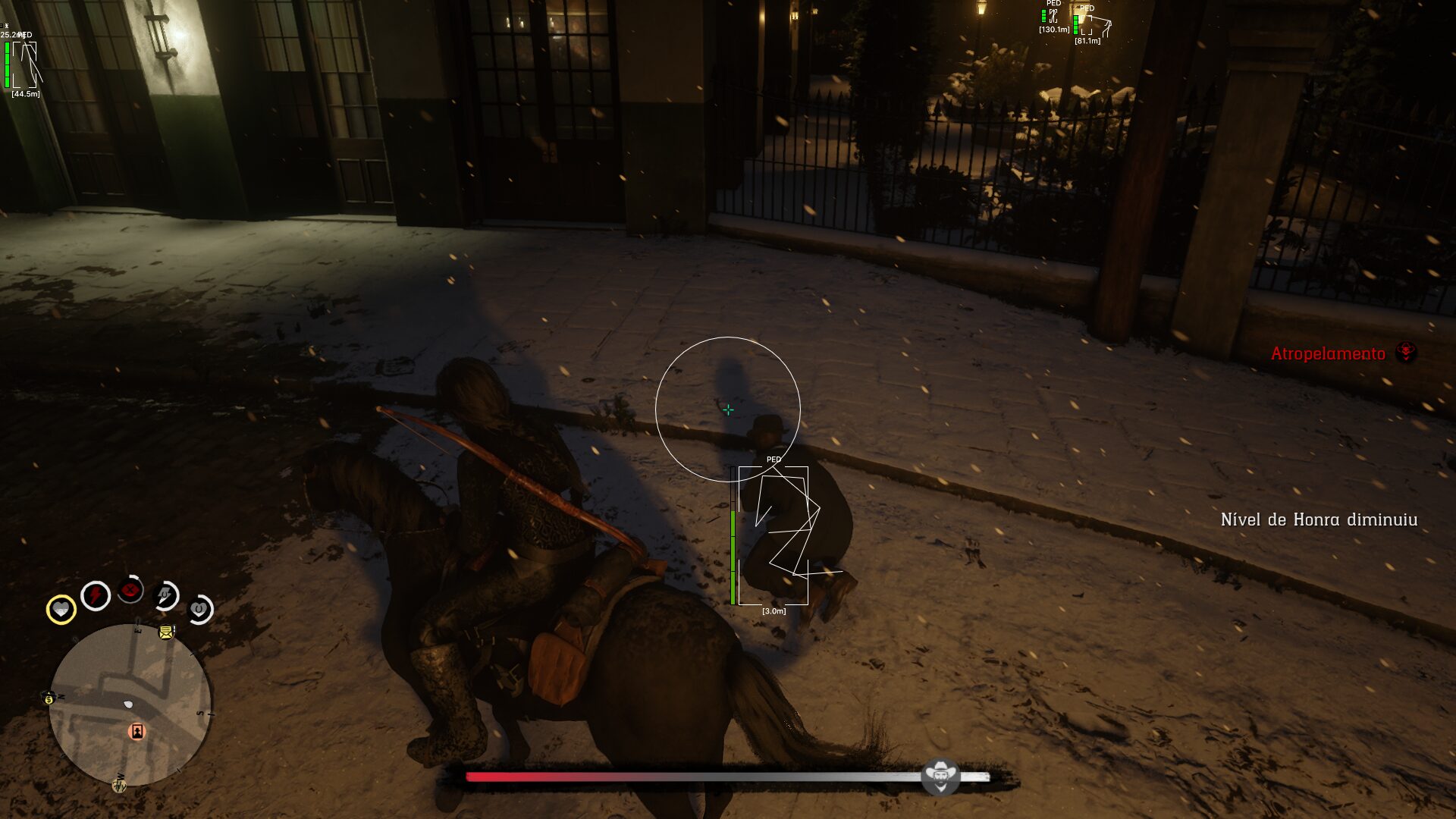Screen dimensions: 1456x819
Task: Click the cowboy face on the honor bar
Action: click(x=940, y=777)
